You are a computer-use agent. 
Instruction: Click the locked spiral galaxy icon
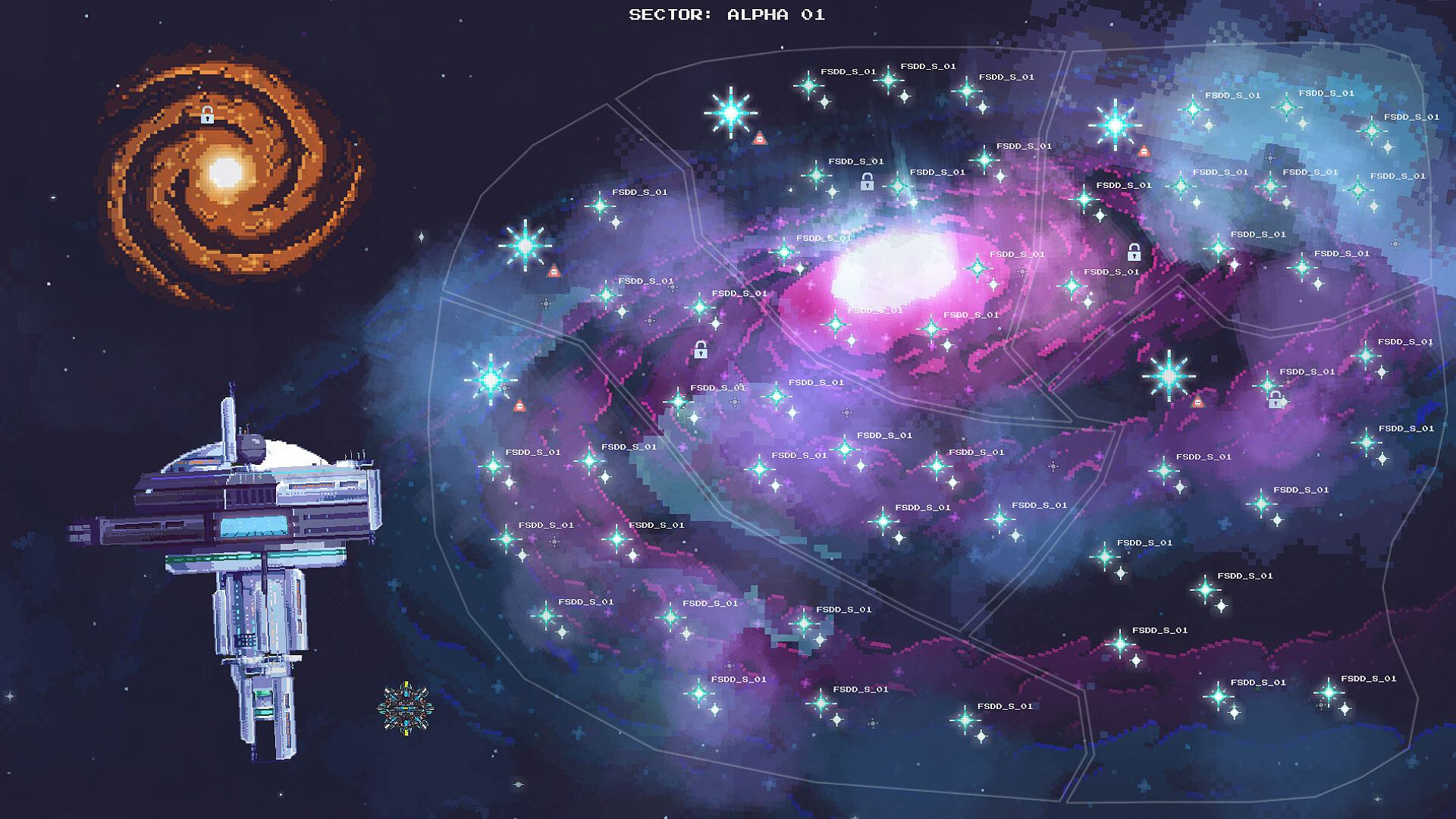tap(206, 116)
